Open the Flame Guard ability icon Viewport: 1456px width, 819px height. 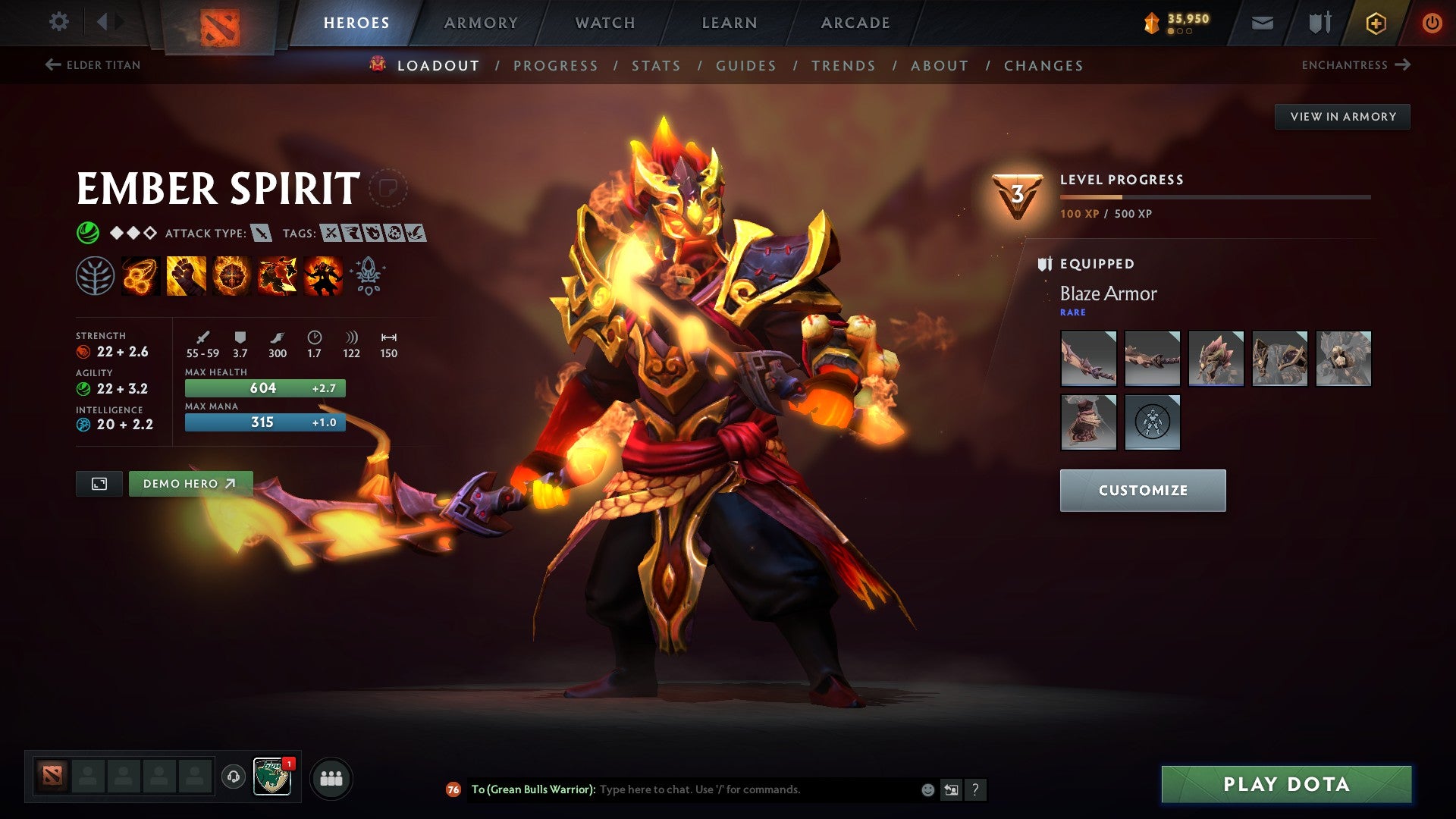(231, 277)
